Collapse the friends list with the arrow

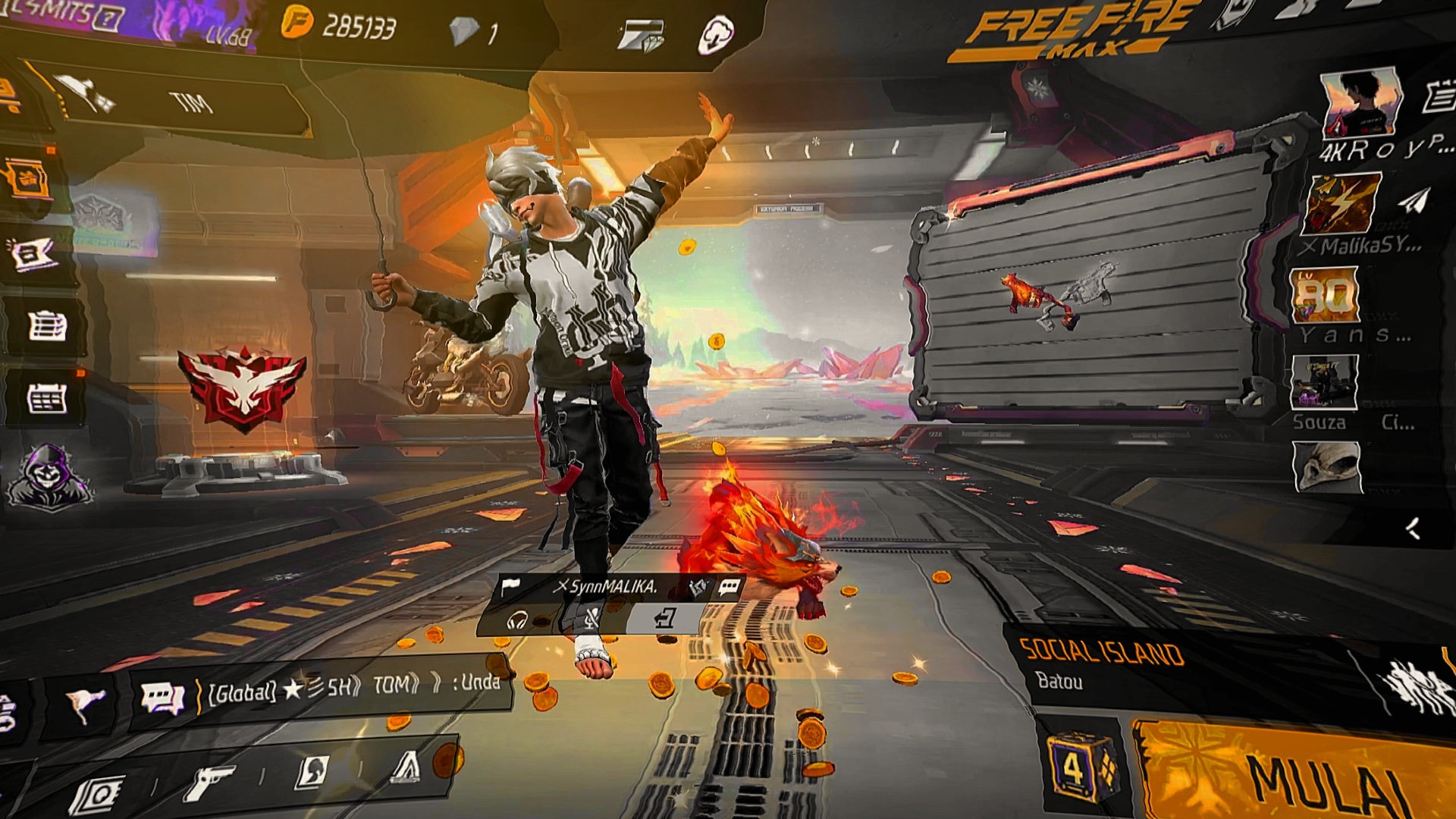point(1412,529)
